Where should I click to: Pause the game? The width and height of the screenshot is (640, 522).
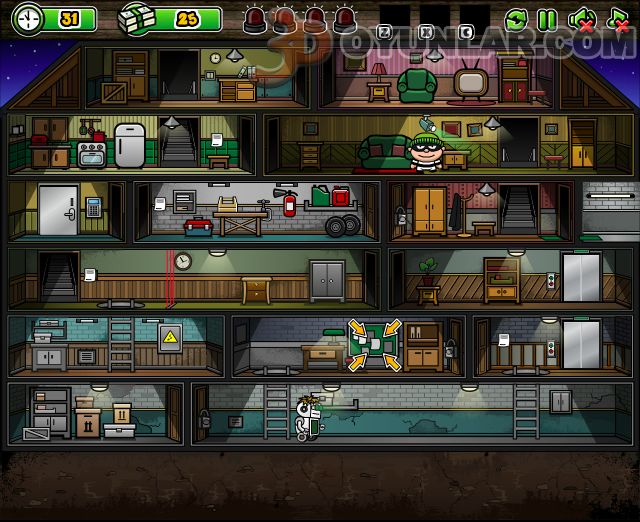click(x=547, y=19)
